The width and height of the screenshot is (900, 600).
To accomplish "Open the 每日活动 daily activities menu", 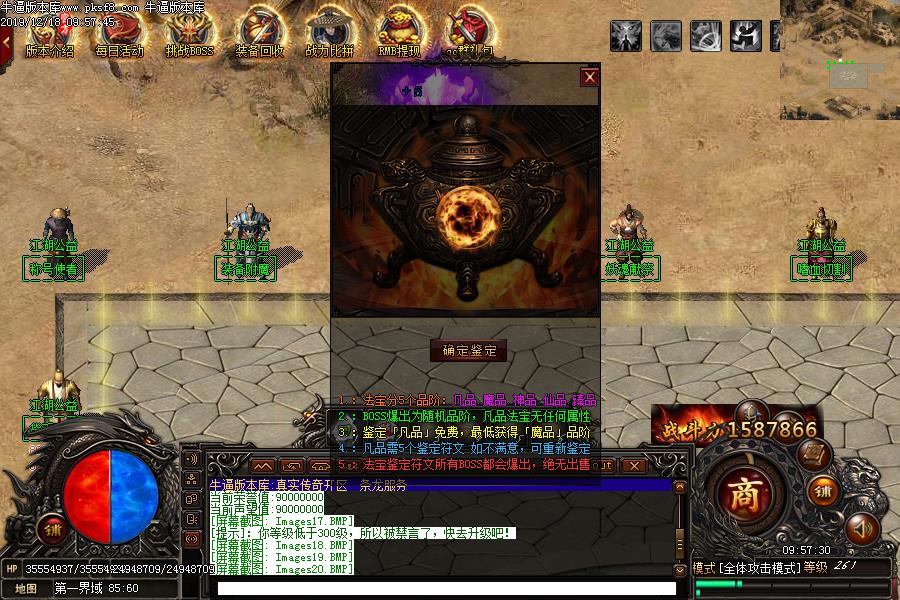I will (119, 36).
